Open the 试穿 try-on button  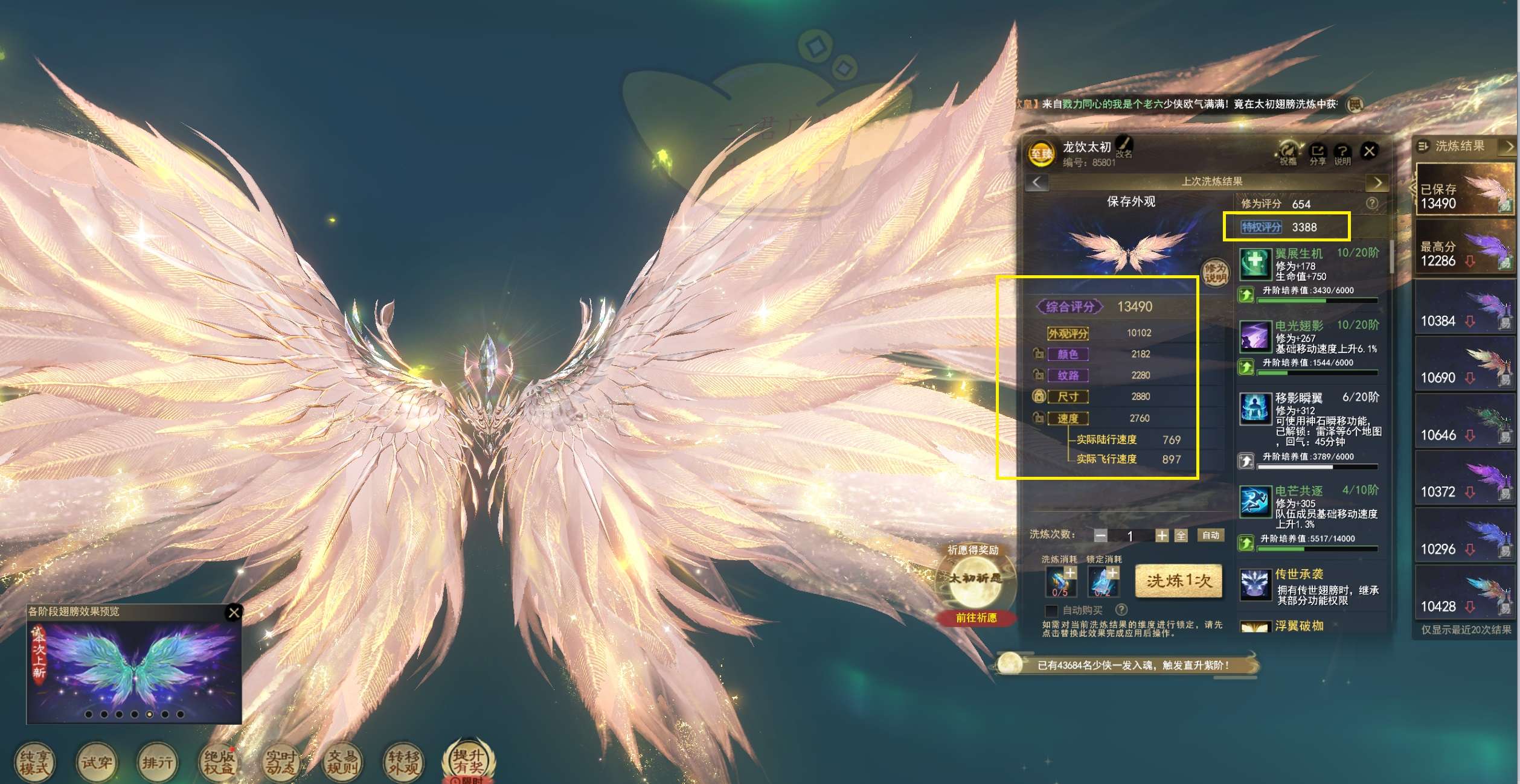click(x=96, y=763)
